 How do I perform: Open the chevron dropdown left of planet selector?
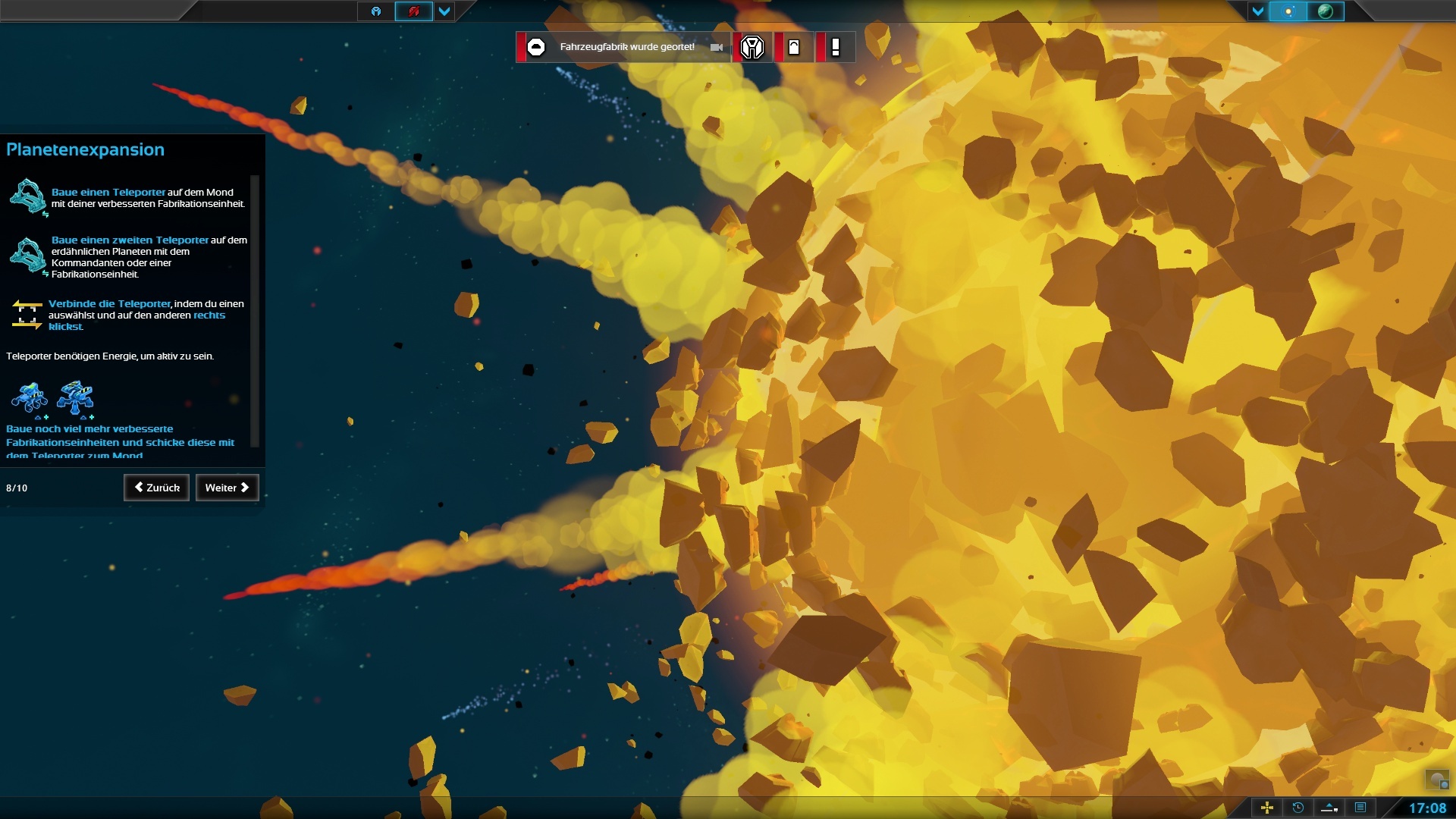pos(1258,12)
